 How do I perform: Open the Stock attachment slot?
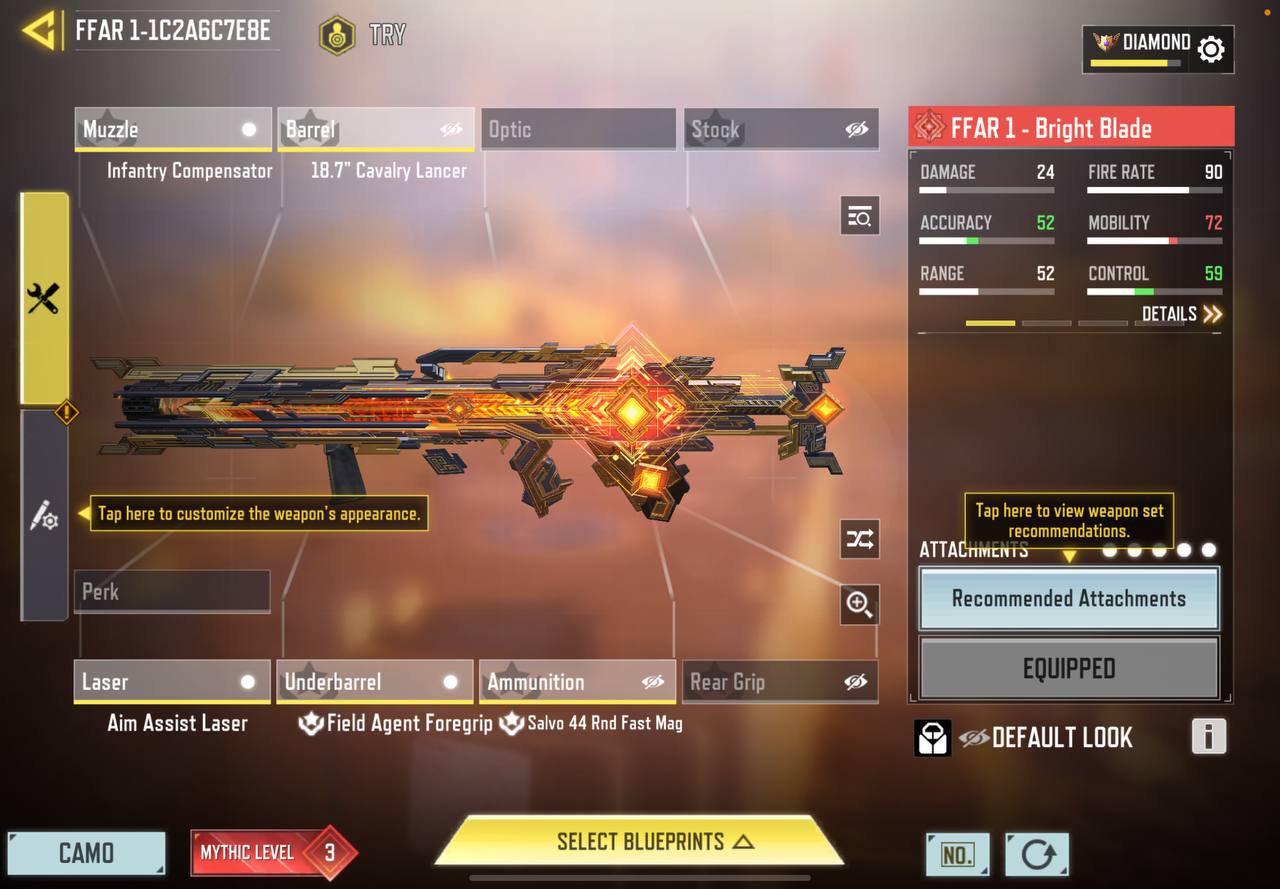click(781, 129)
